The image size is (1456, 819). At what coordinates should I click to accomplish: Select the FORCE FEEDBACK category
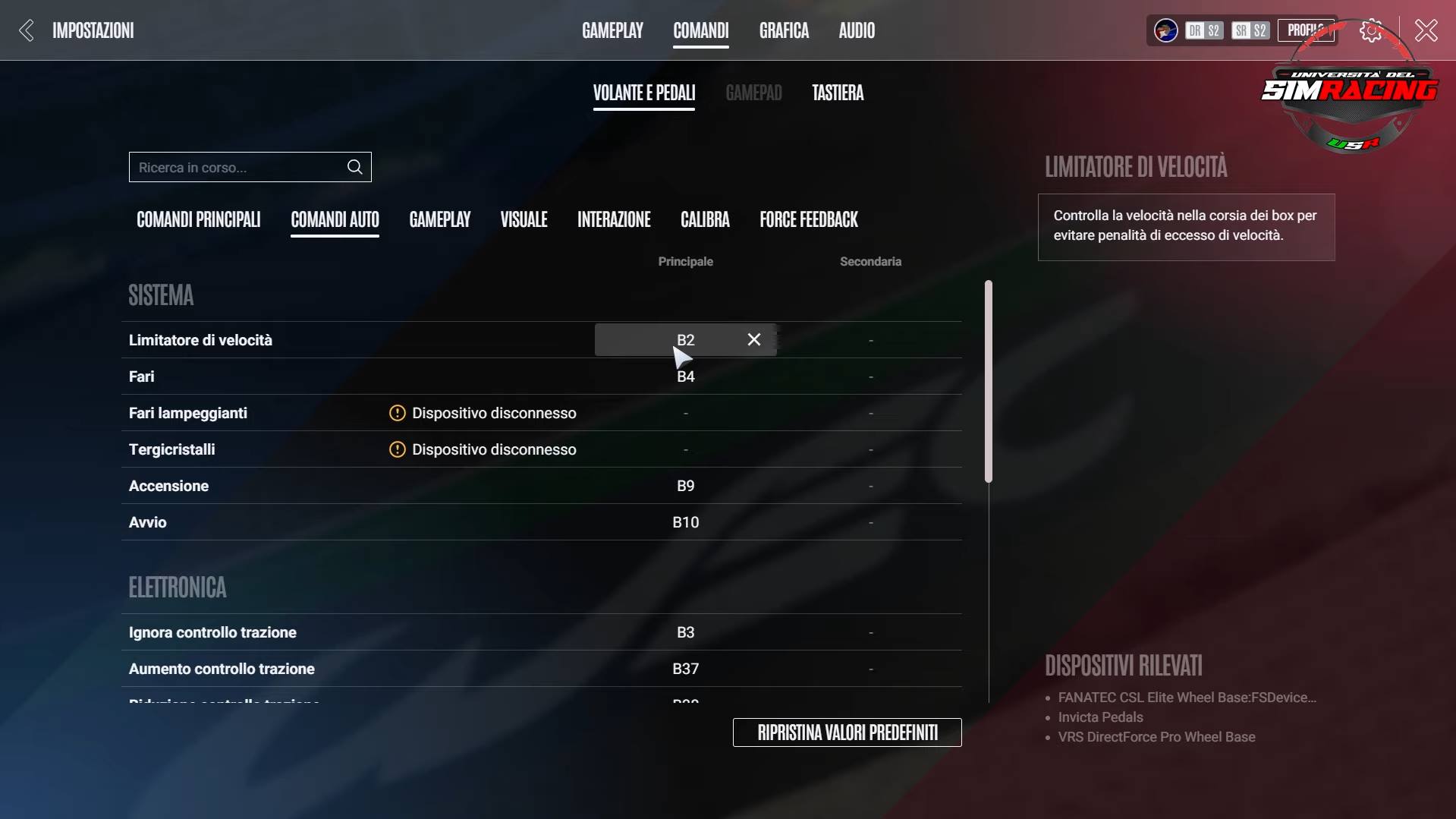coord(808,219)
